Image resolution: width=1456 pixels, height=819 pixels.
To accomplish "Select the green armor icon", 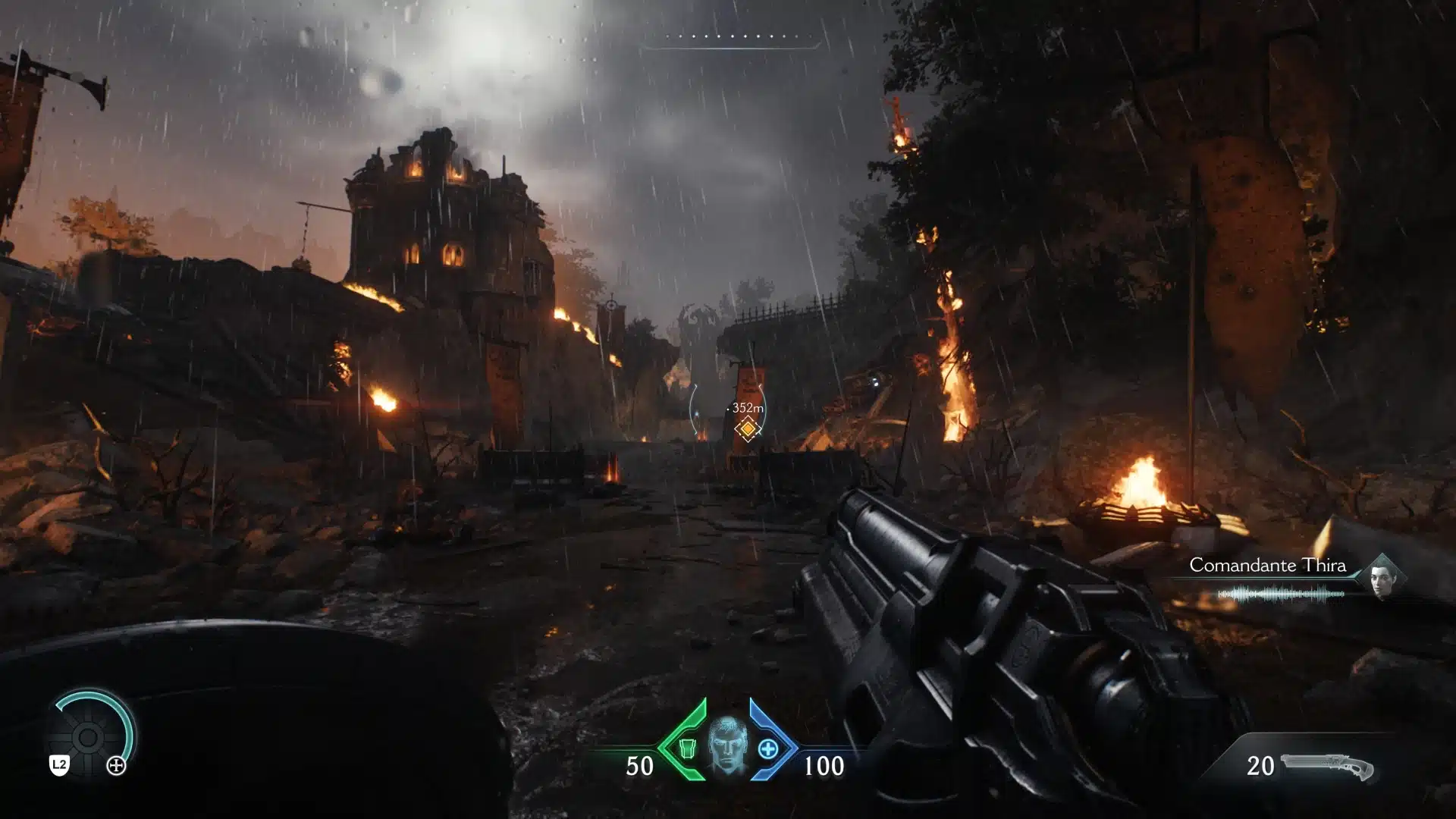I will click(687, 749).
